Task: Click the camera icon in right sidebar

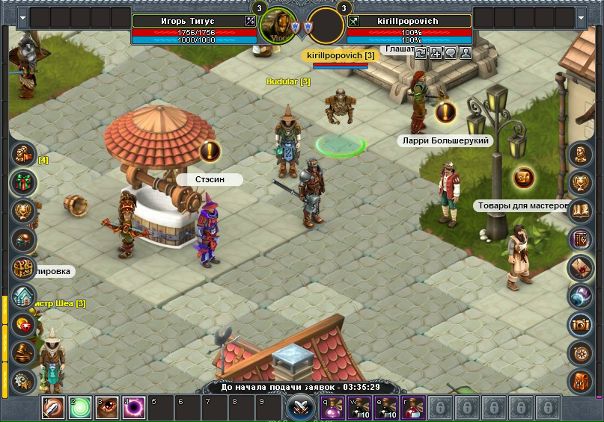Action: click(x=581, y=324)
